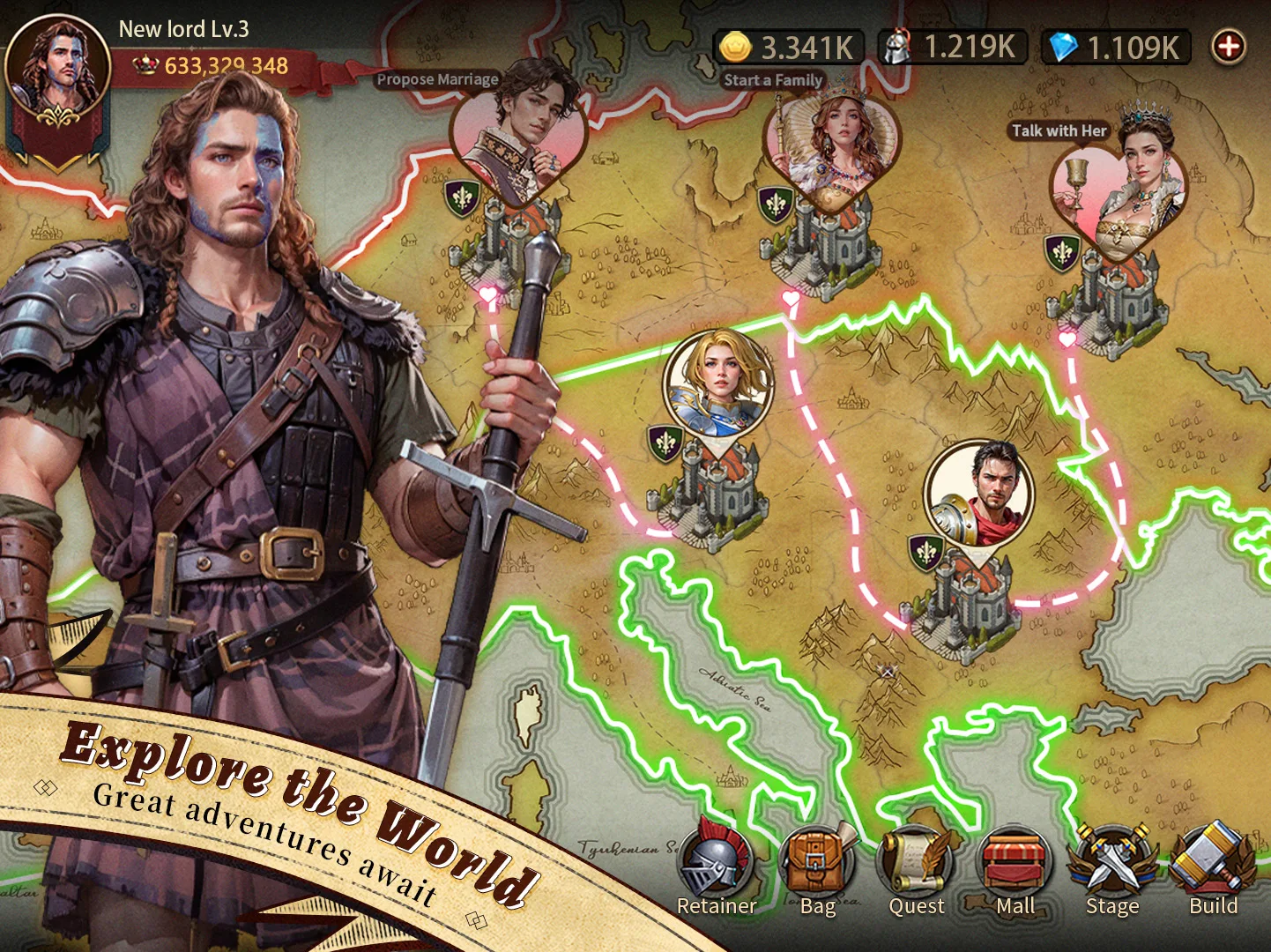Image resolution: width=1271 pixels, height=952 pixels.
Task: Open the Build hammer menu
Action: [1214, 864]
